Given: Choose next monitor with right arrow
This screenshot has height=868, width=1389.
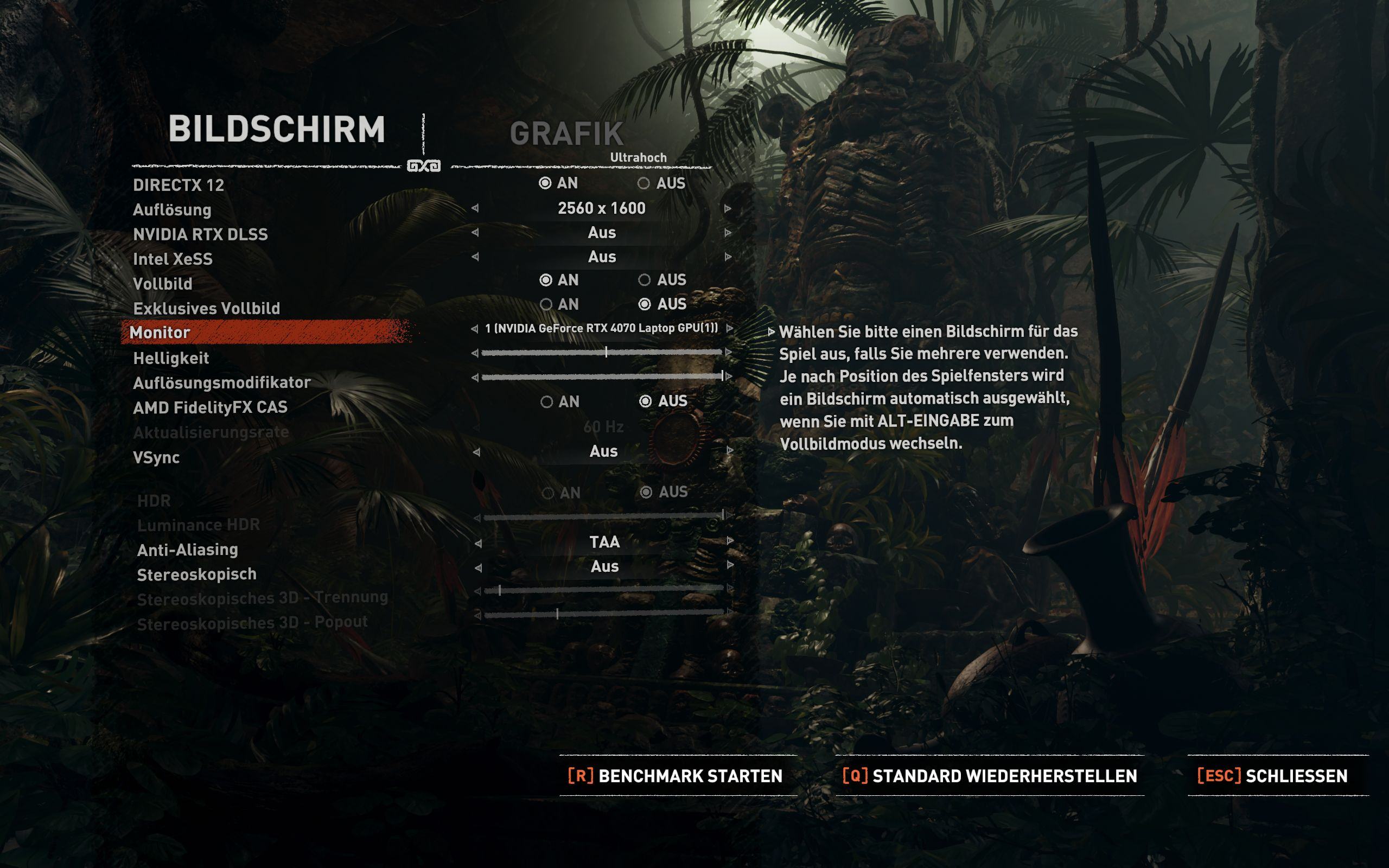Looking at the screenshot, I should [730, 328].
